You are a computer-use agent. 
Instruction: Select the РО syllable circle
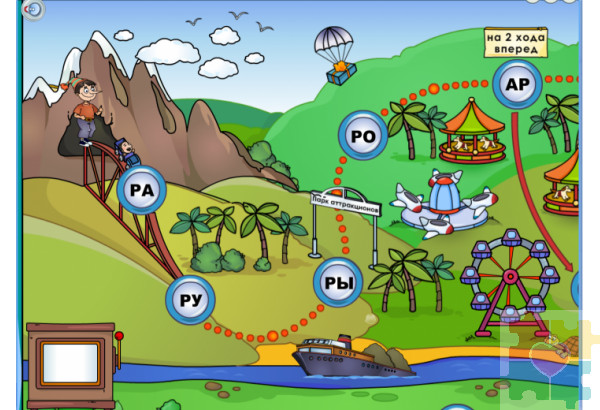(362, 136)
